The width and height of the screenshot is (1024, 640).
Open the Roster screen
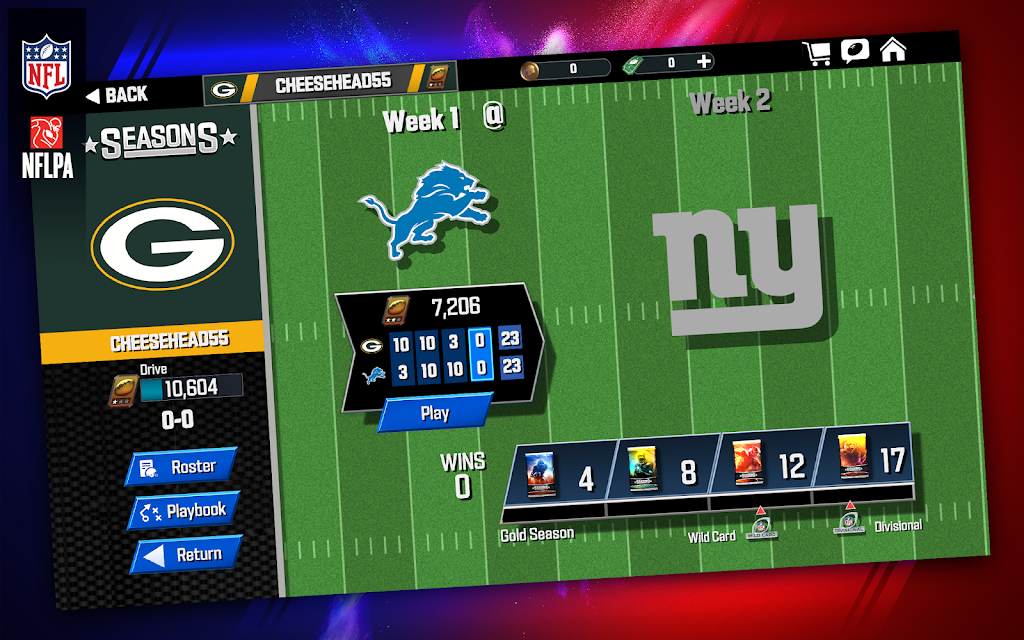181,467
